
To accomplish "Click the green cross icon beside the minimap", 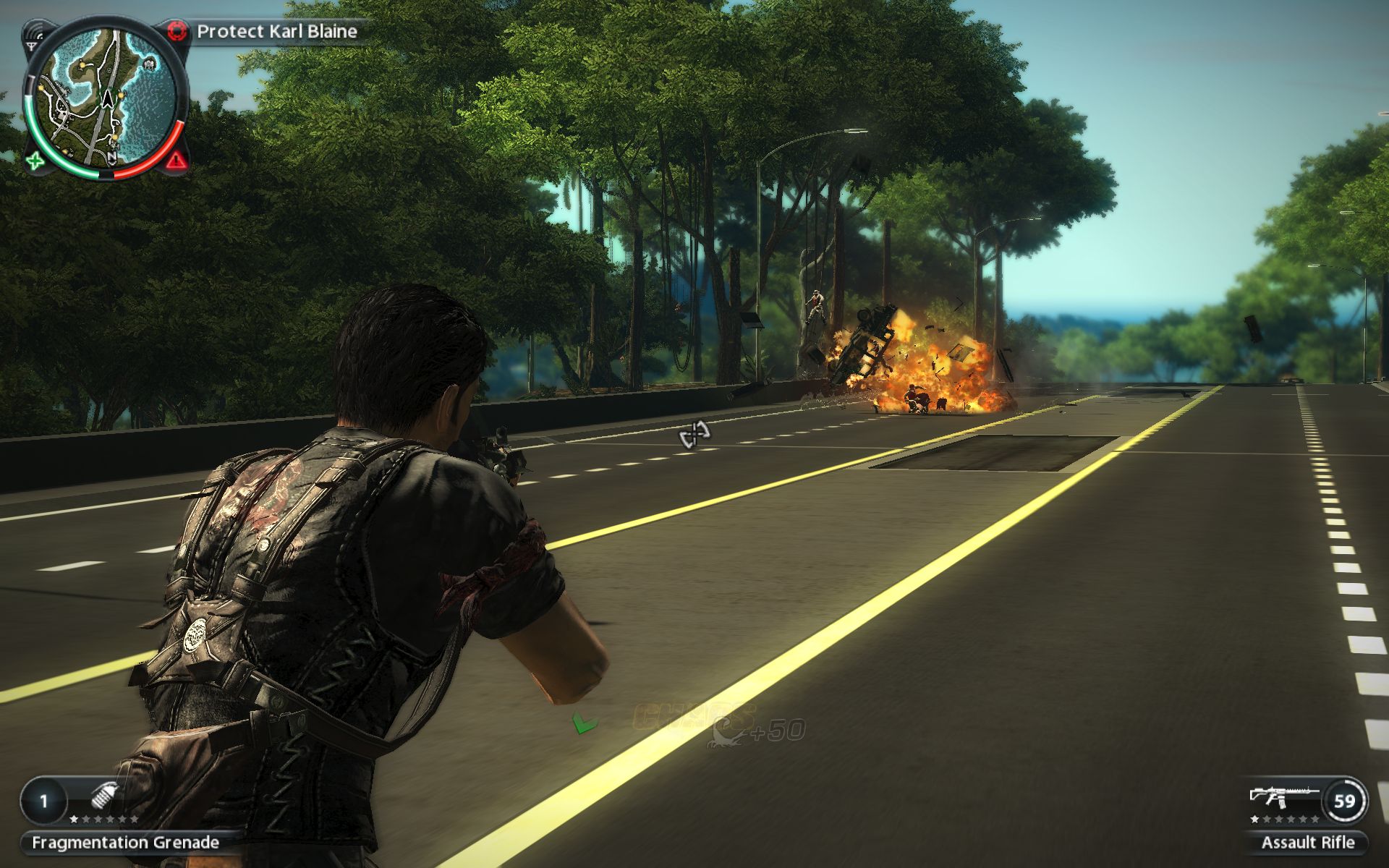I will [34, 161].
